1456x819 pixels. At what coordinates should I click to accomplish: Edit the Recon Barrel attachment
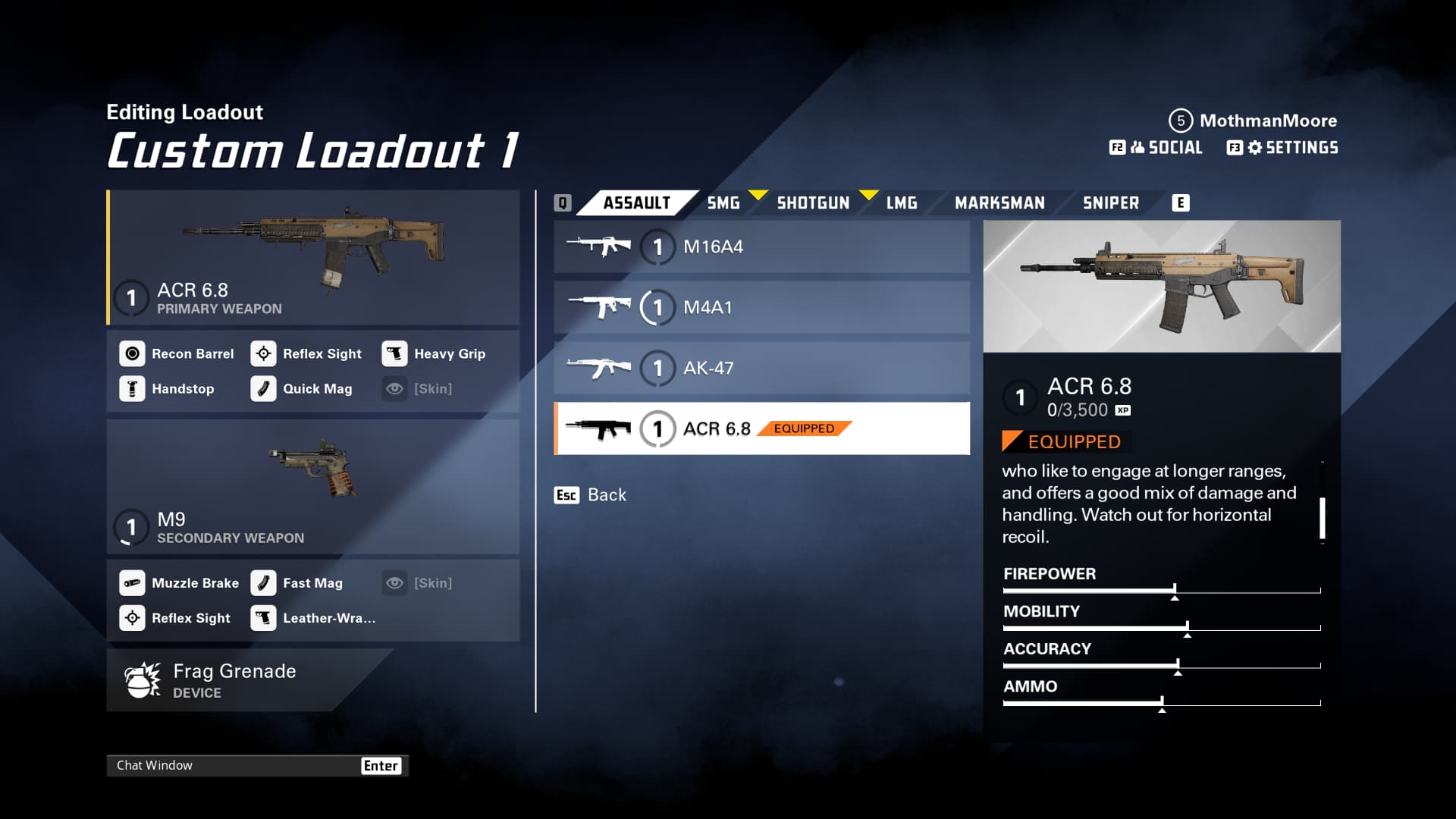coord(177,354)
